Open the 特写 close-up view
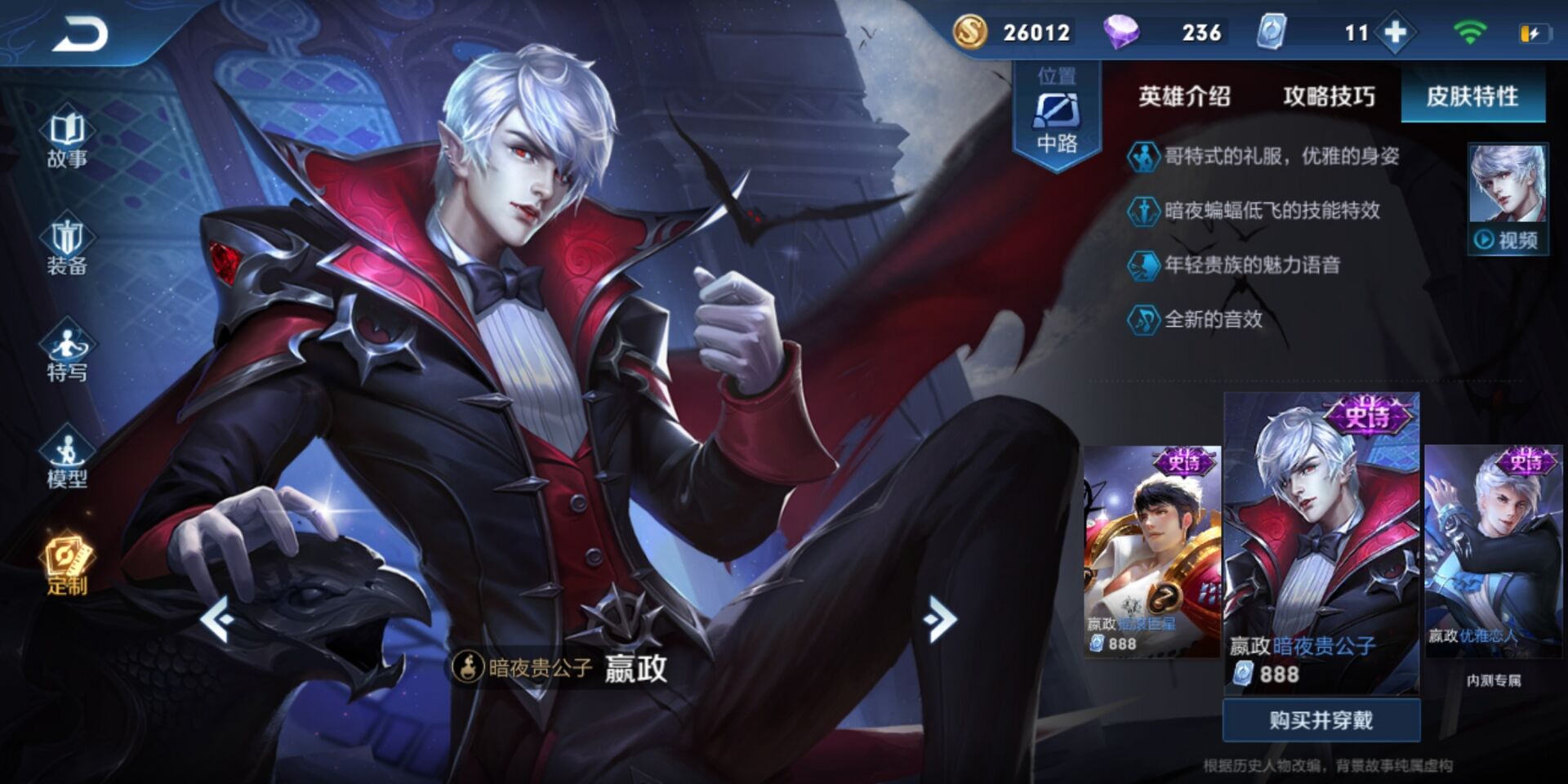 pyautogui.click(x=67, y=354)
